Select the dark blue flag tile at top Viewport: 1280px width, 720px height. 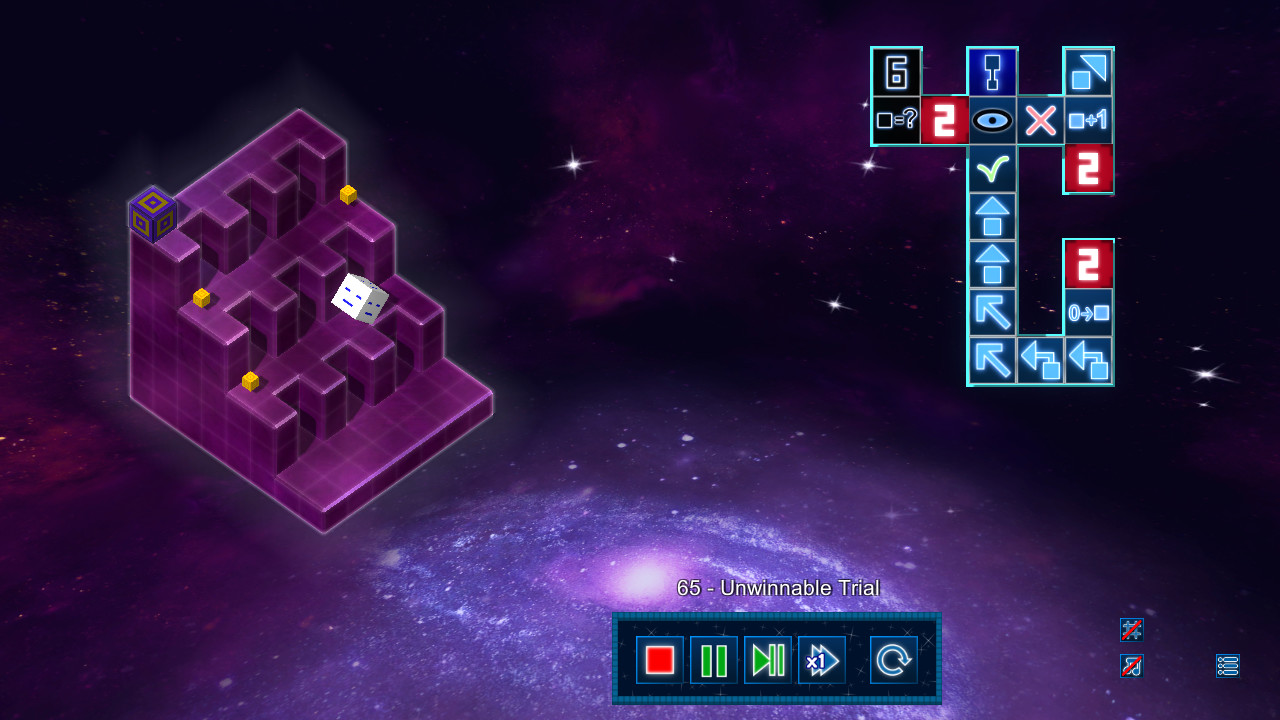click(993, 71)
